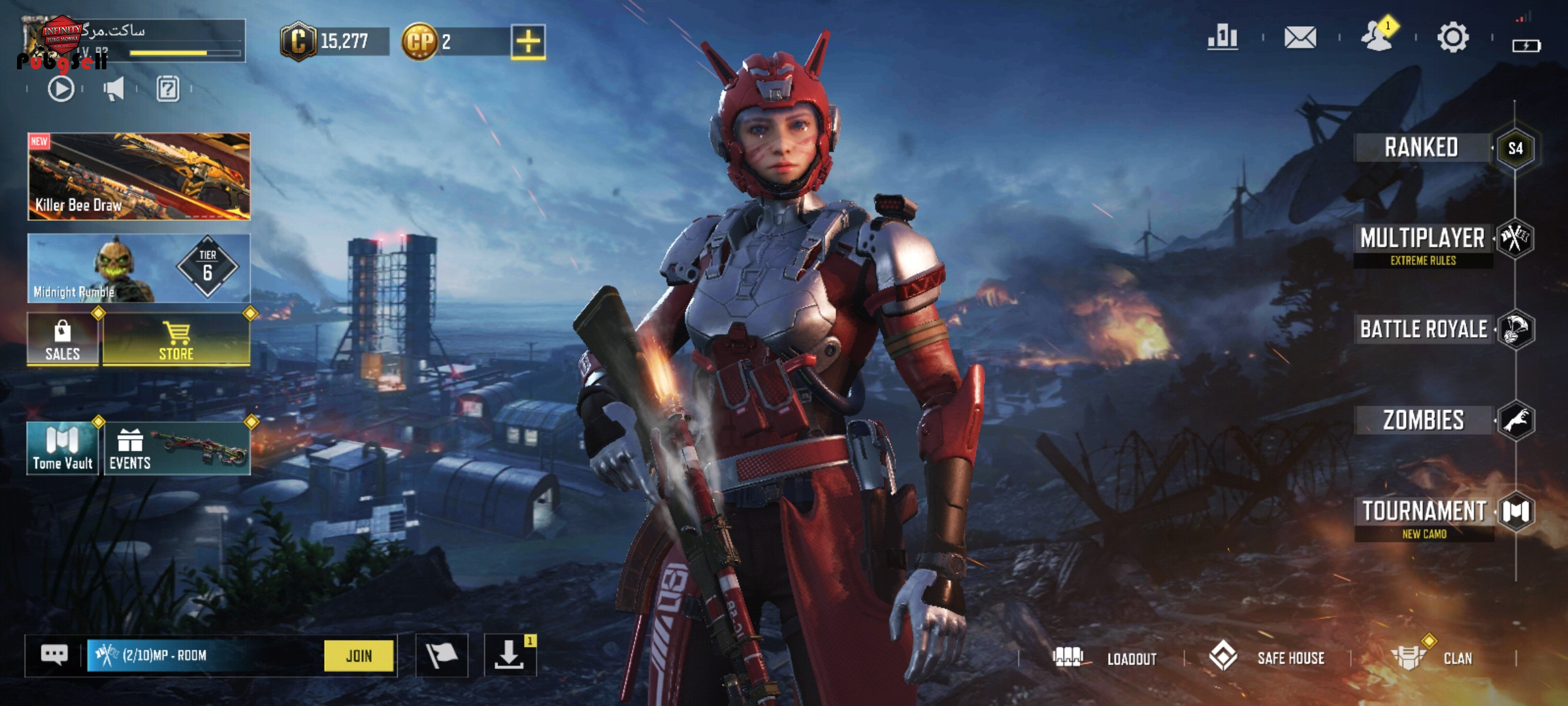Viewport: 1568px width, 706px height.
Task: Open the flag icon button
Action: (442, 655)
